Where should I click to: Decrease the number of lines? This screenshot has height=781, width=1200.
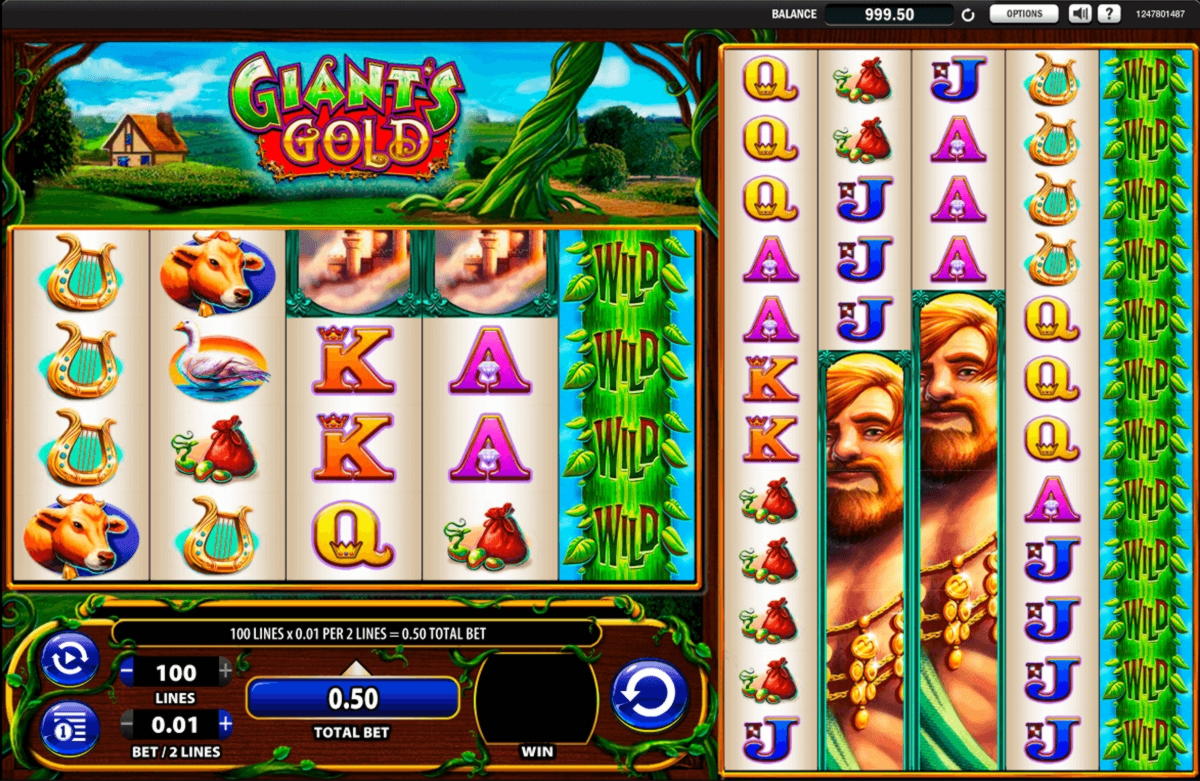(x=128, y=671)
